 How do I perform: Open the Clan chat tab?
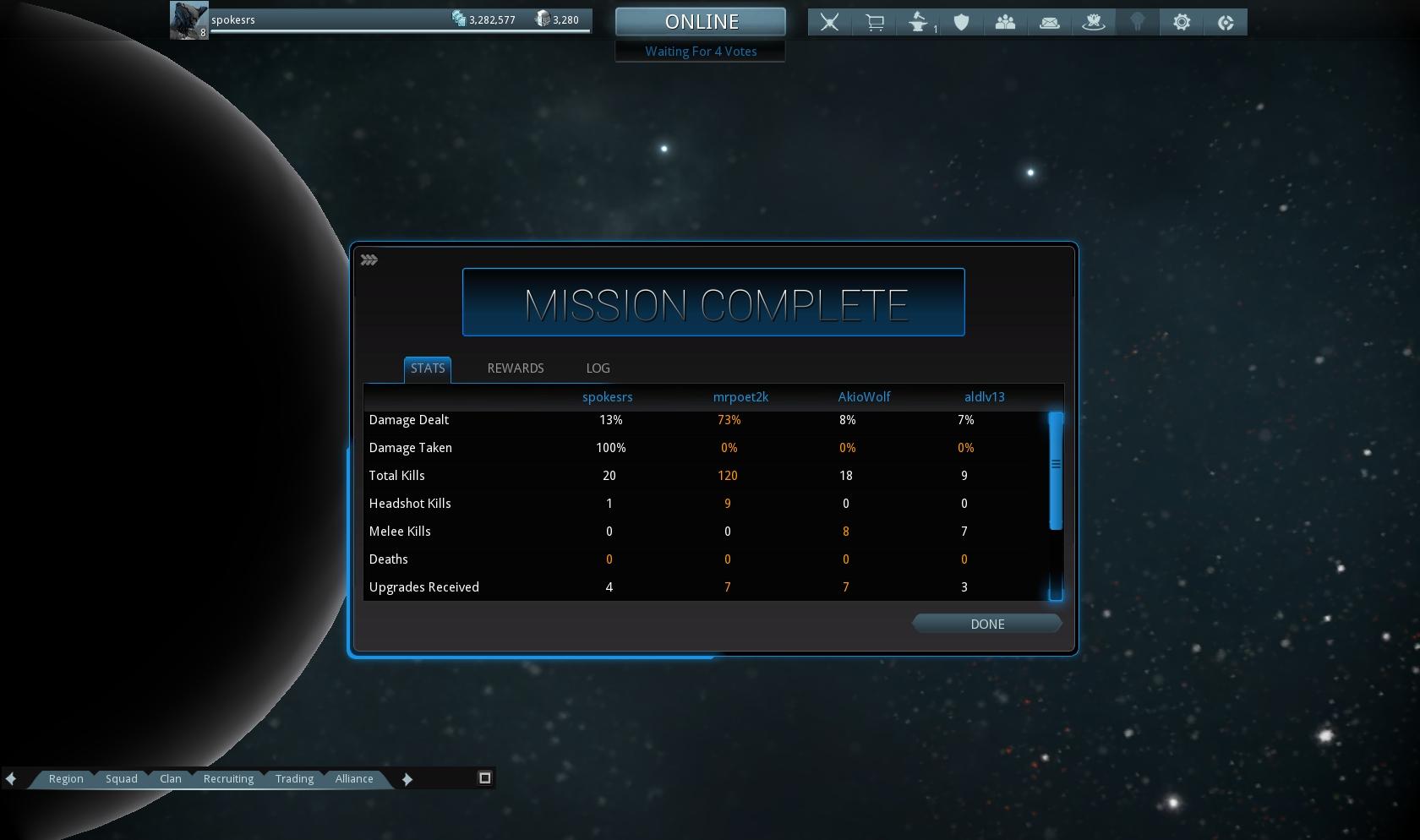[171, 778]
